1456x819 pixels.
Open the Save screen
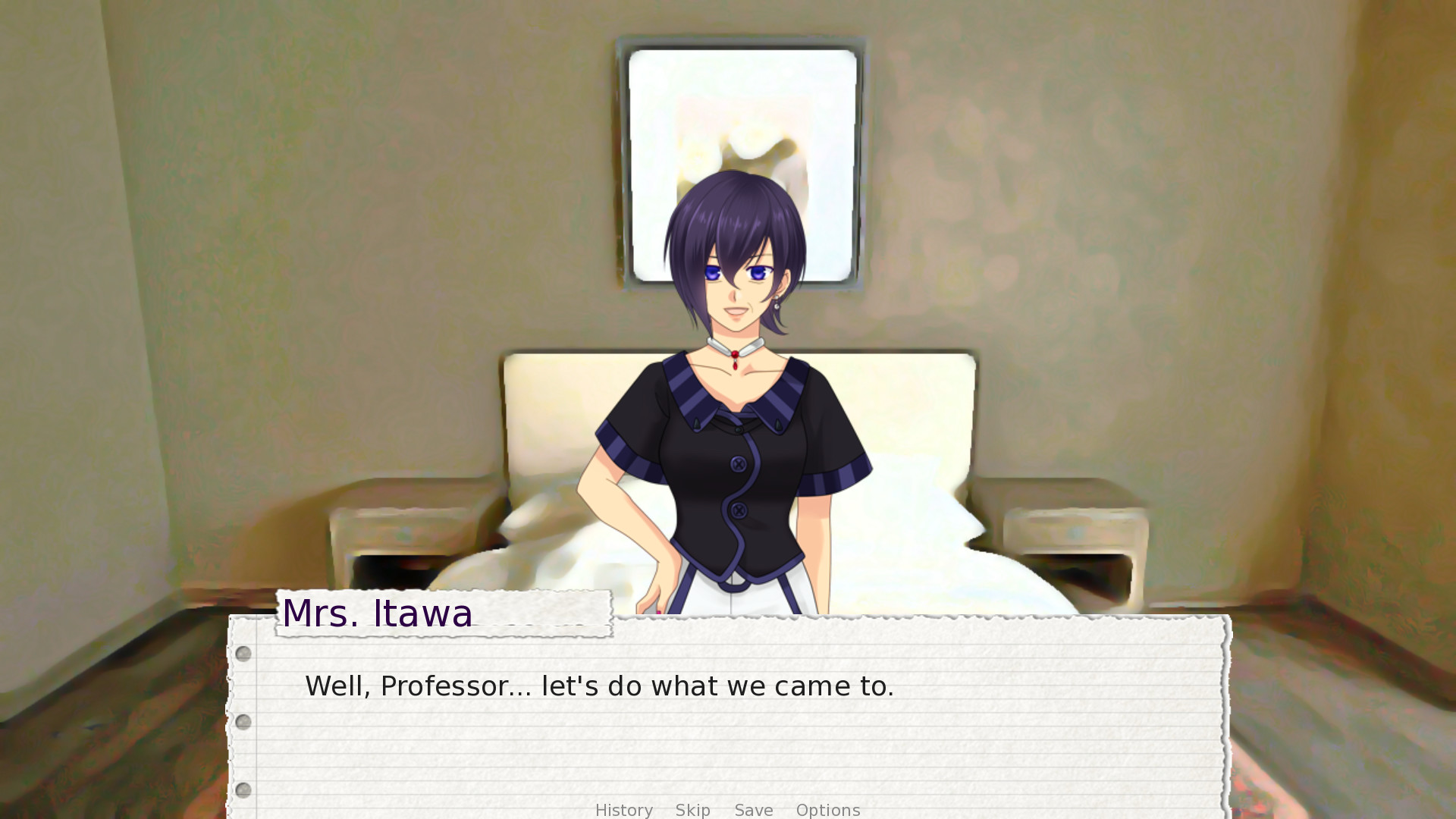[x=753, y=810]
